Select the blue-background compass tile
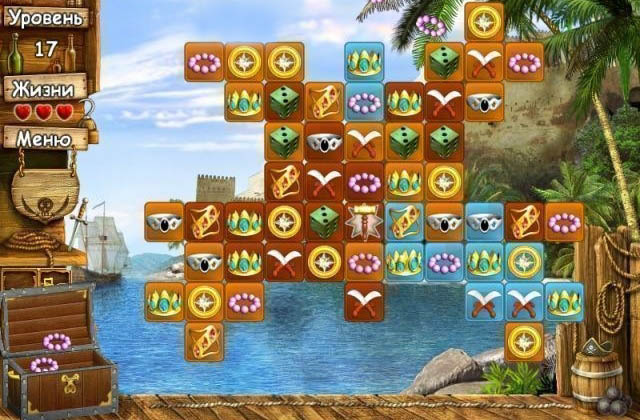The image size is (640, 420). tap(524, 262)
